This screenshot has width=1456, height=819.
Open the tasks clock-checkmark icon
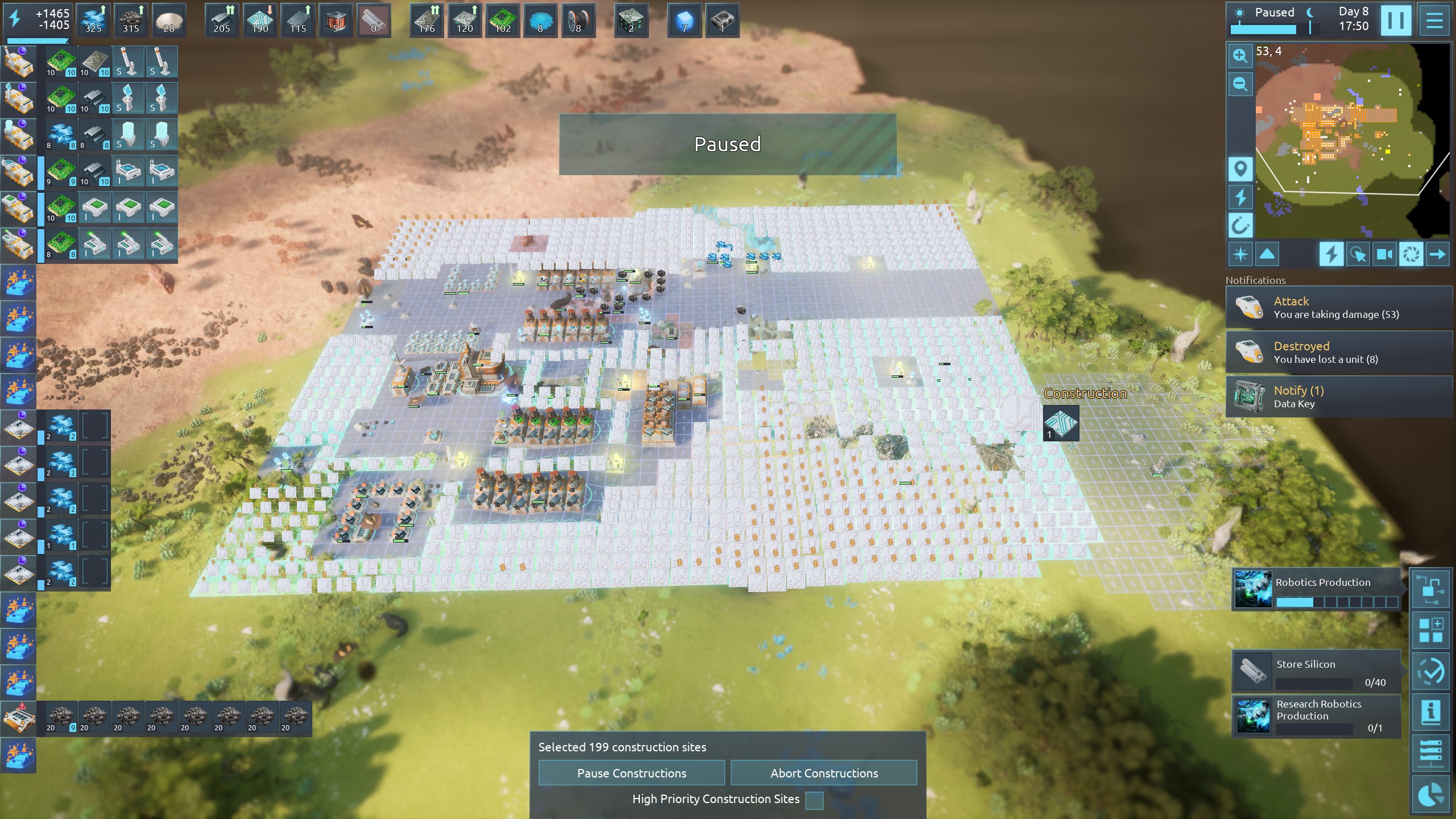point(1430,672)
